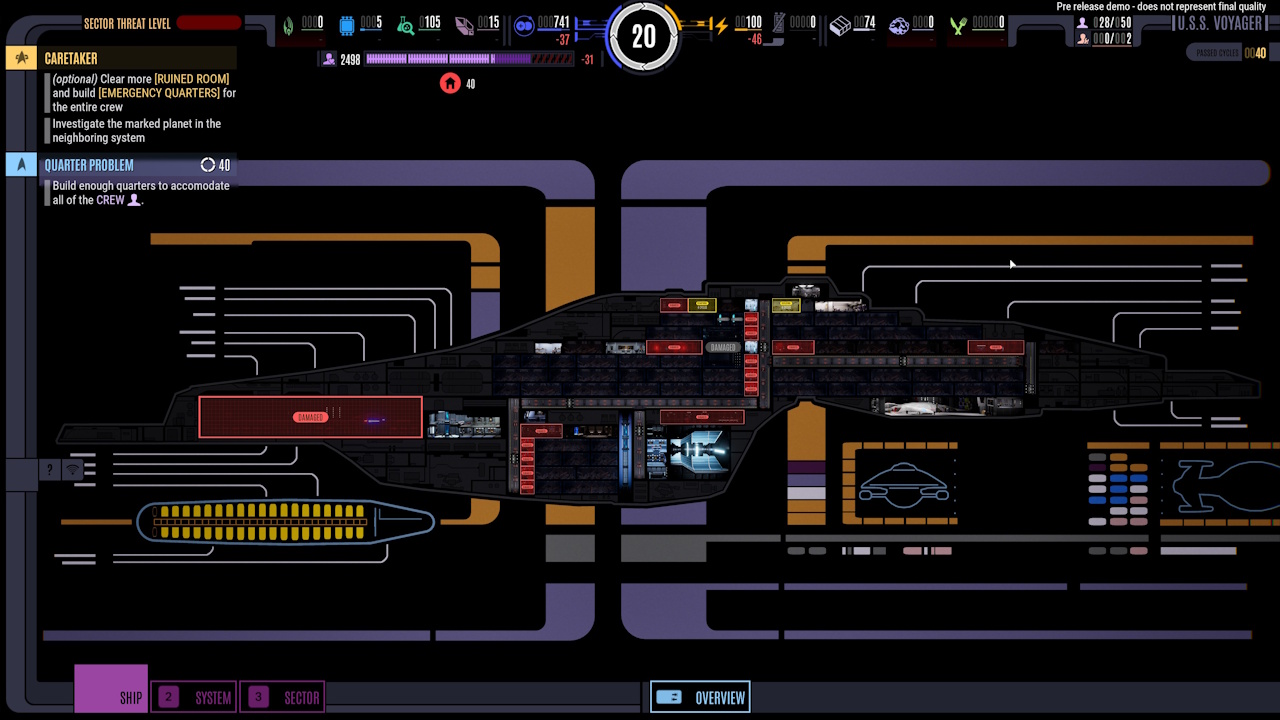The image size is (1280, 720).
Task: Expand the QUARTER PROBLEM mission details
Action: [x=89, y=164]
